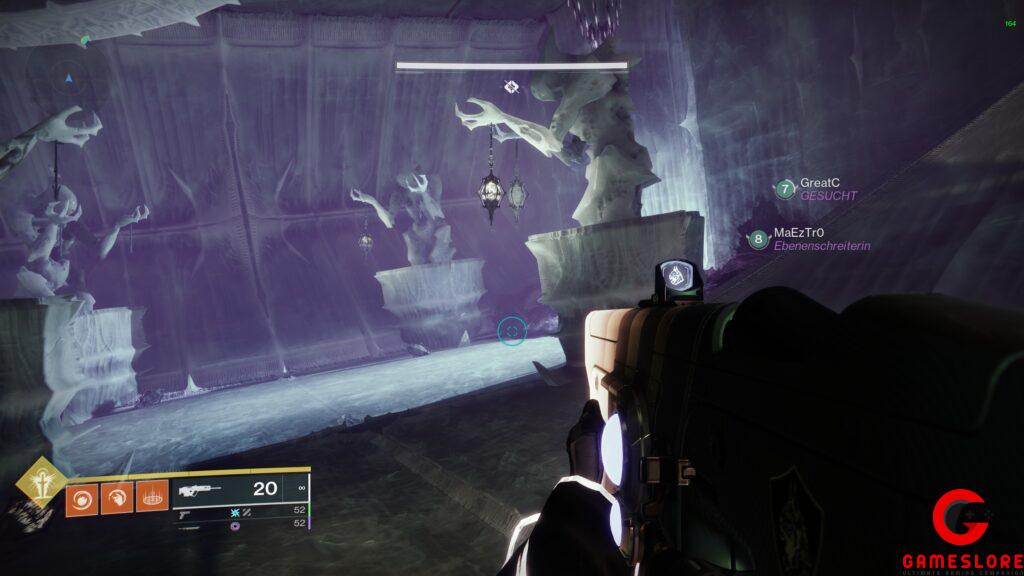Select the equipped rifle weapon icon
1024x576 pixels.
(199, 490)
